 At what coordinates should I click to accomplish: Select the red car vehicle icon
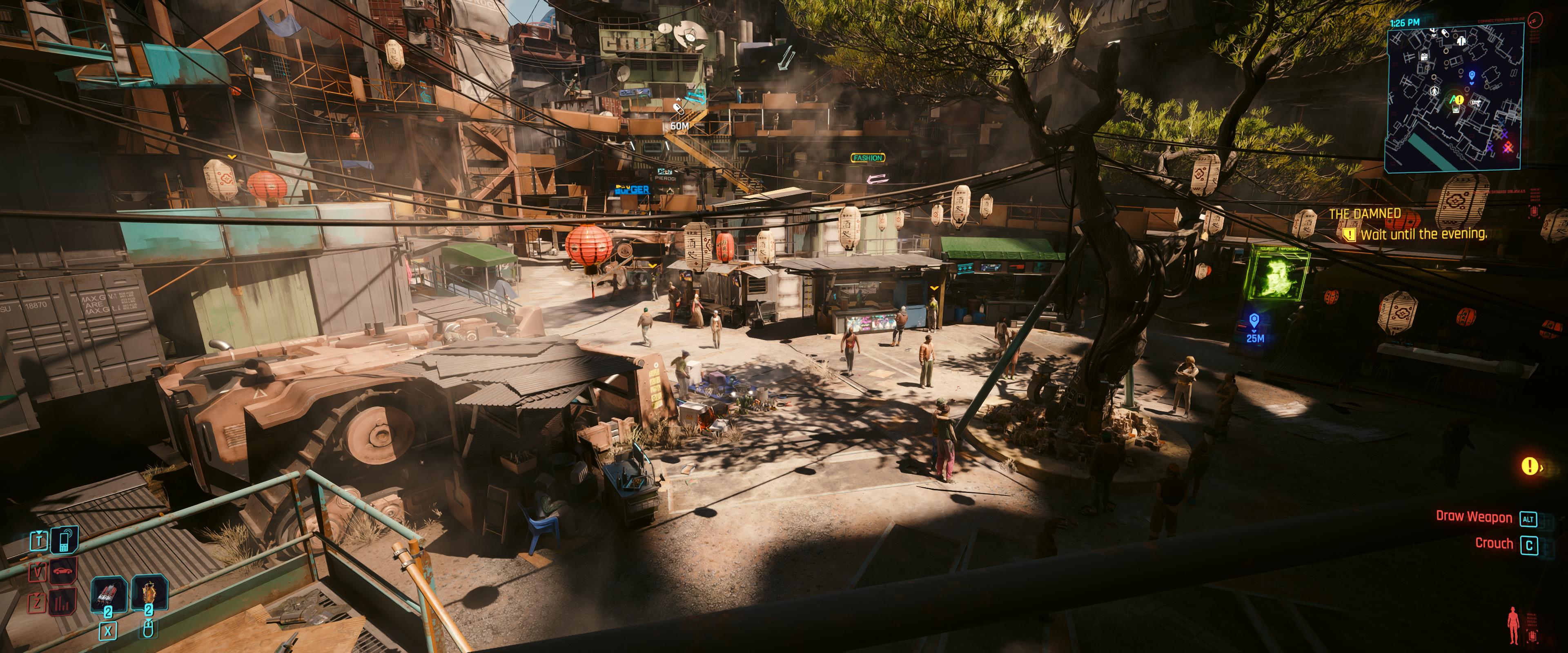[x=63, y=571]
